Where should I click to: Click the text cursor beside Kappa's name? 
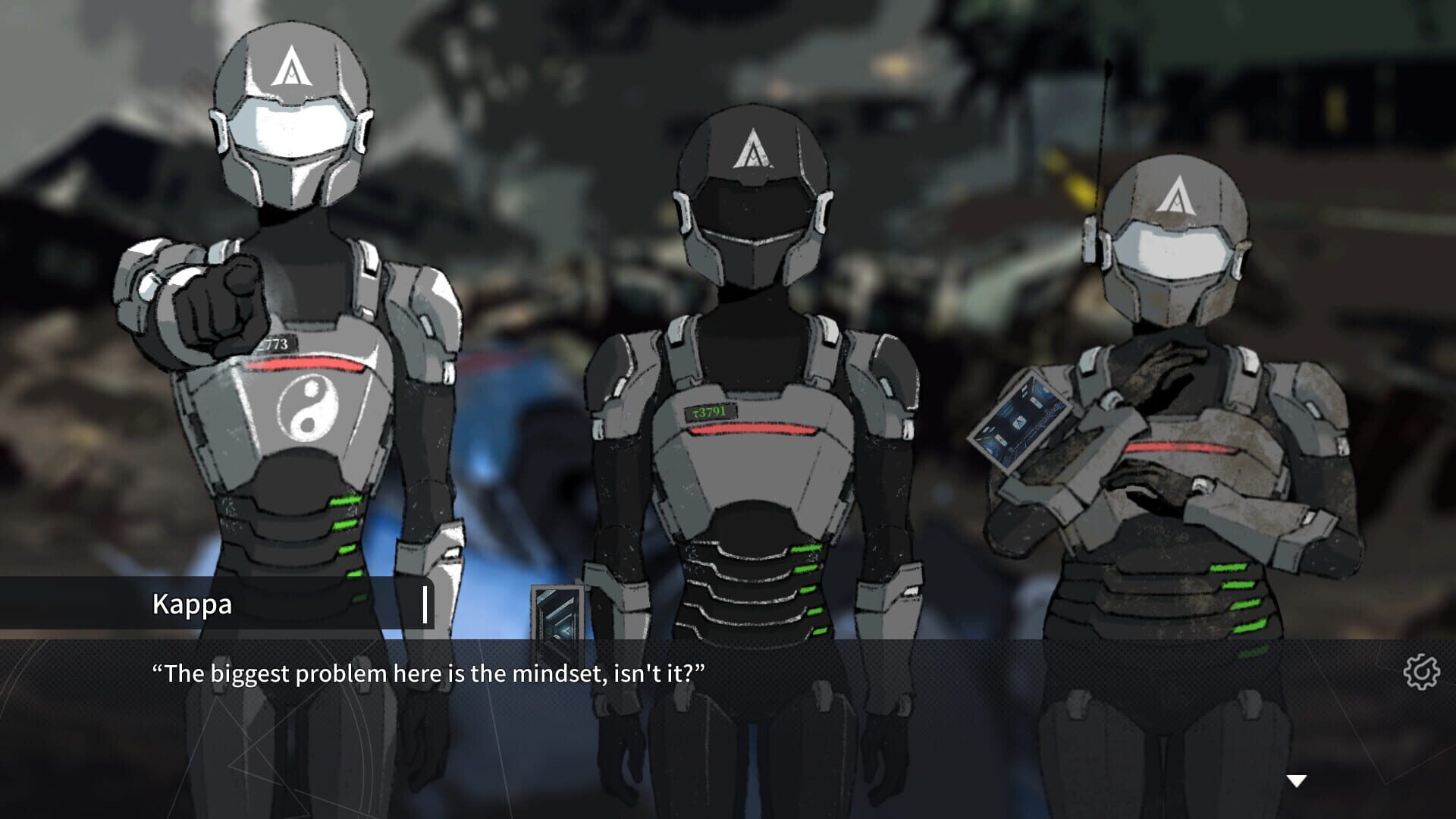click(425, 605)
